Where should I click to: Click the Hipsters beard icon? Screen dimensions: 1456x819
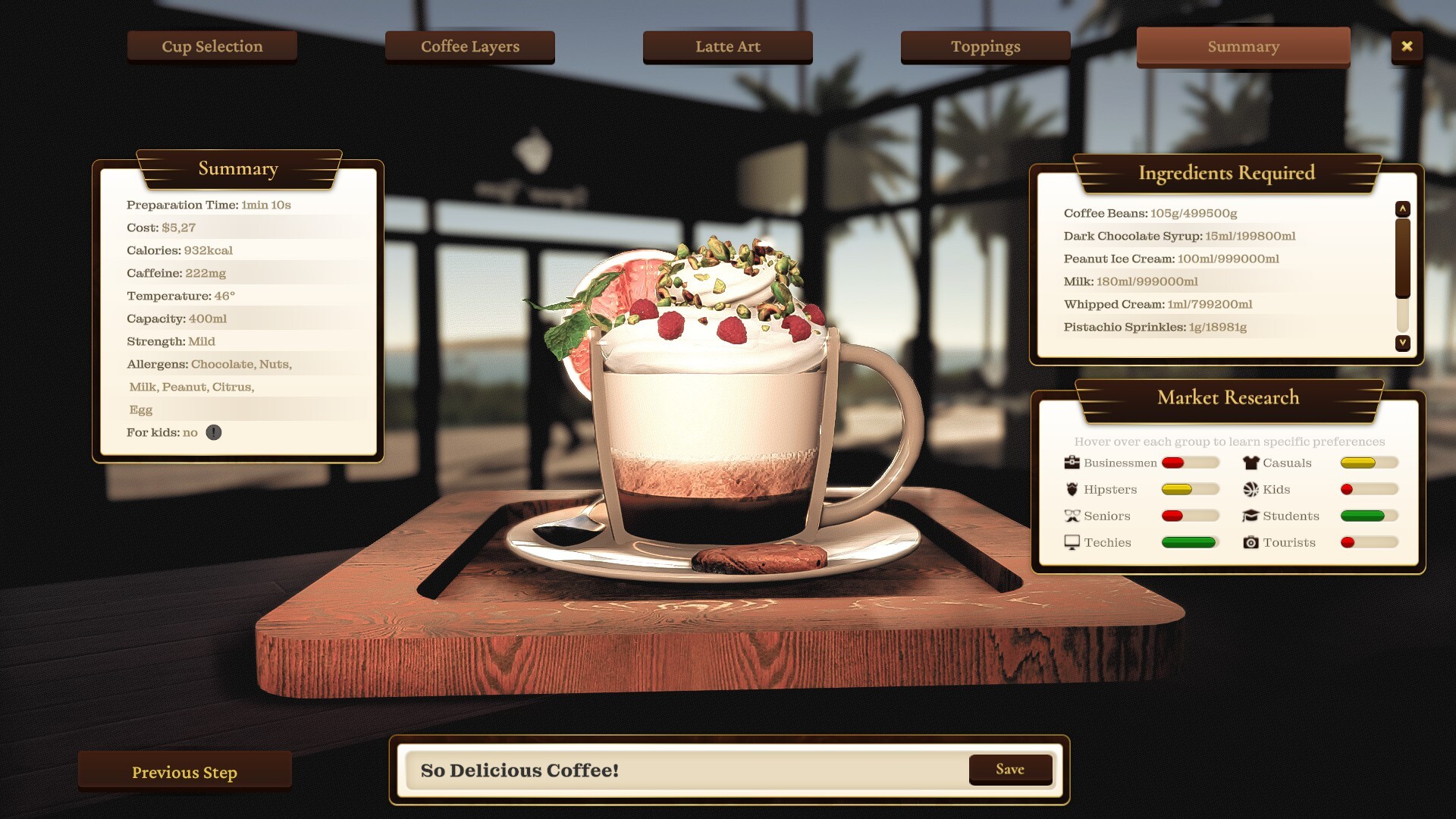(1072, 489)
